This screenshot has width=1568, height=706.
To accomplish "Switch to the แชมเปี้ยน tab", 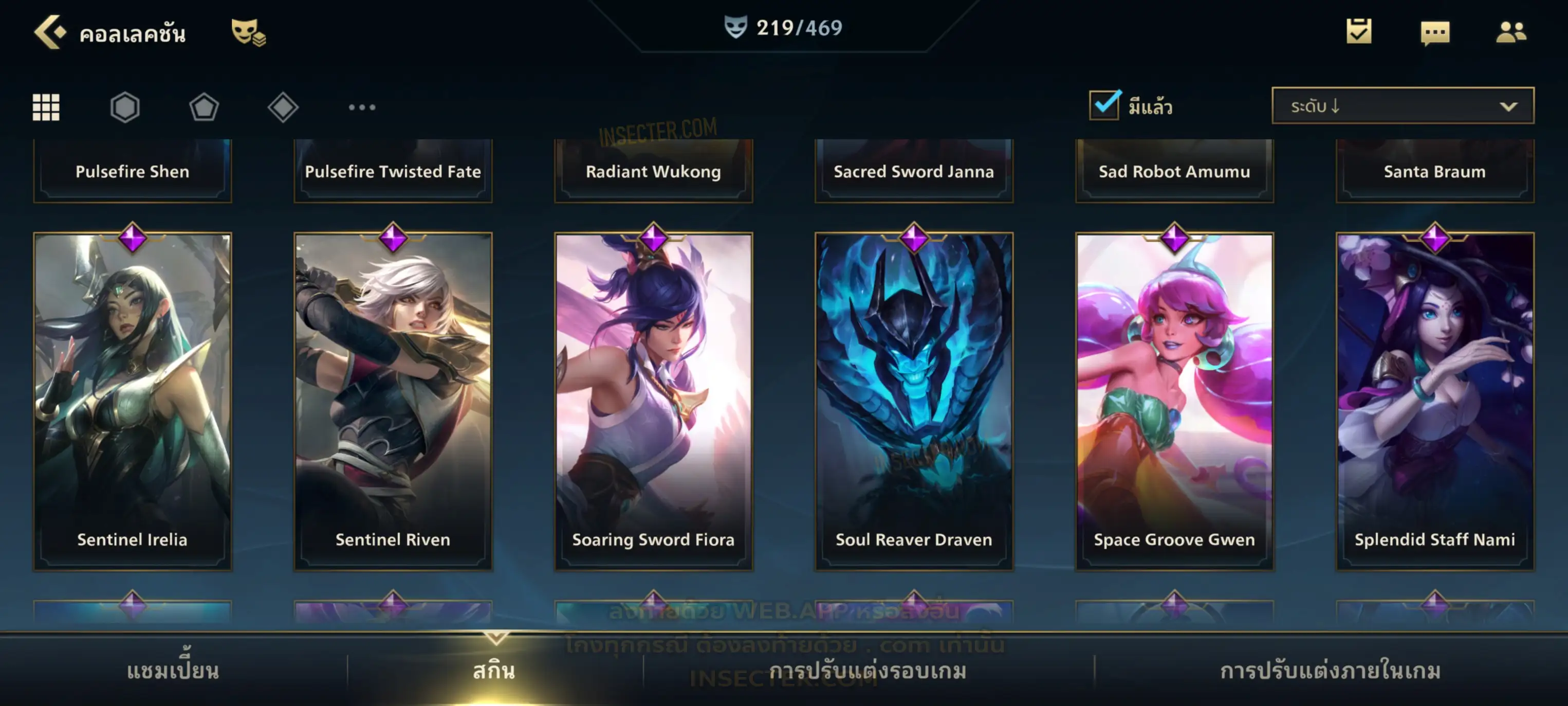I will (x=173, y=671).
